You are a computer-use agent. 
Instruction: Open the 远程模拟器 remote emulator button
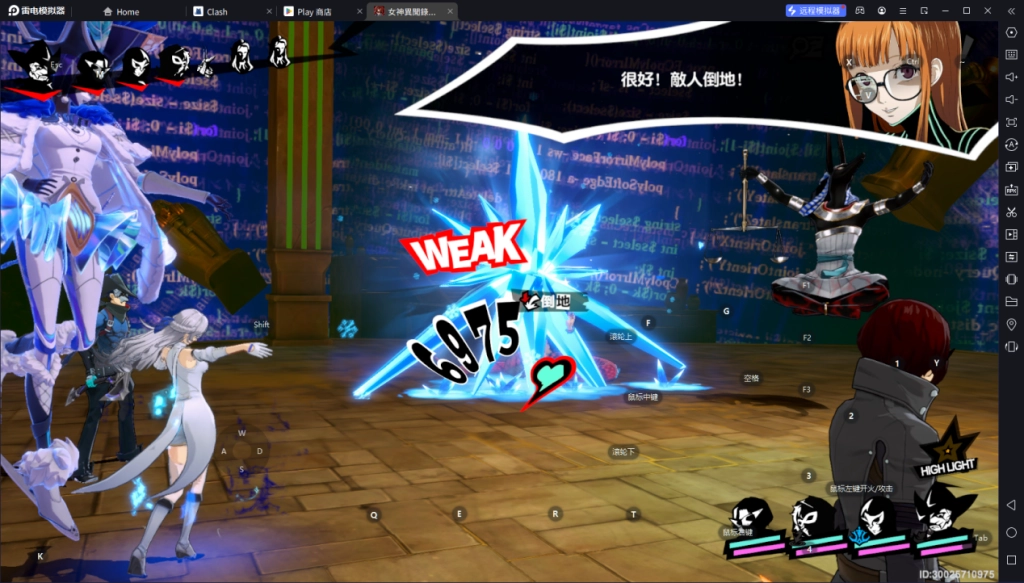816,10
